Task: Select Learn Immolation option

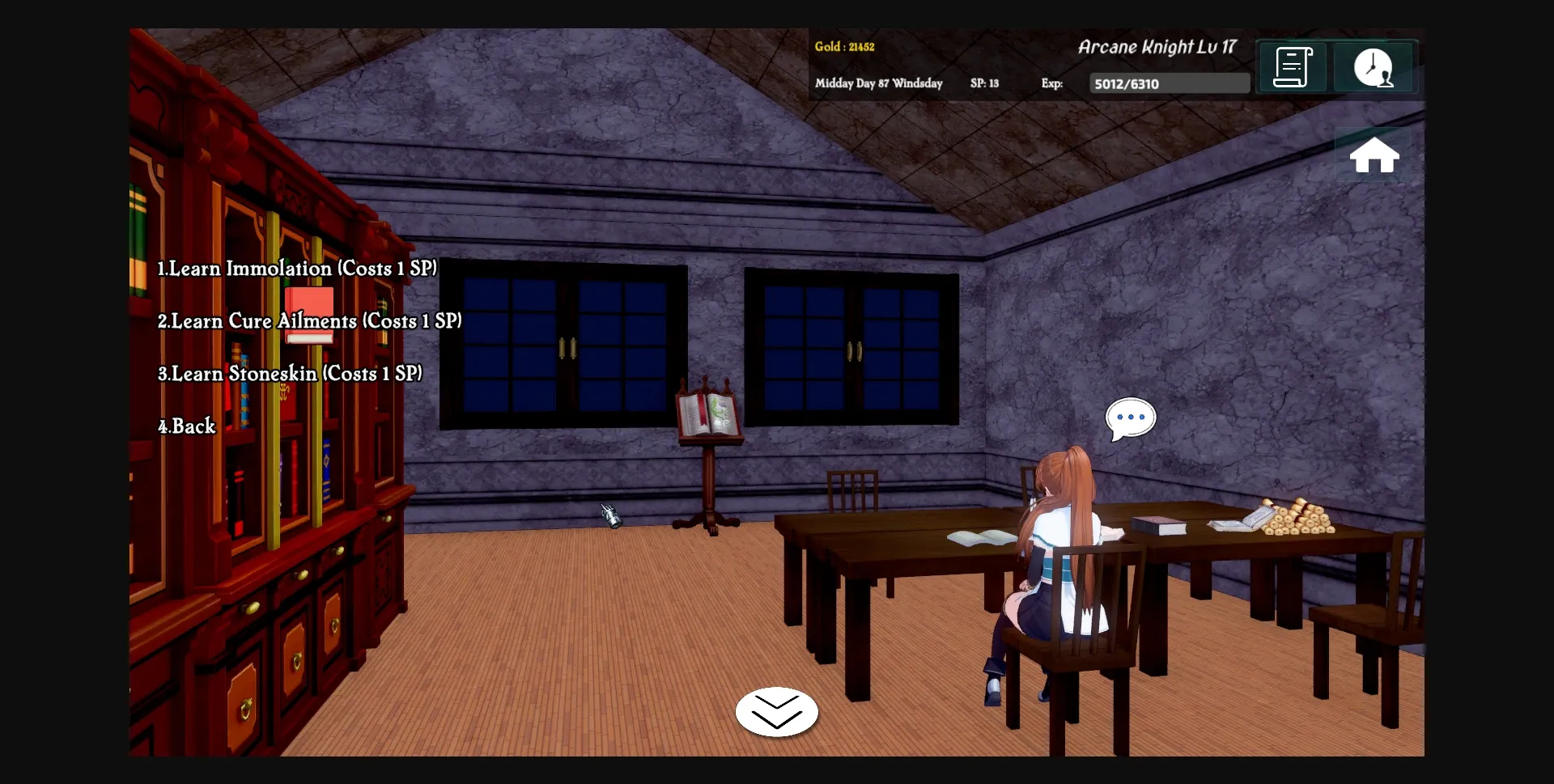Action: click(x=297, y=268)
